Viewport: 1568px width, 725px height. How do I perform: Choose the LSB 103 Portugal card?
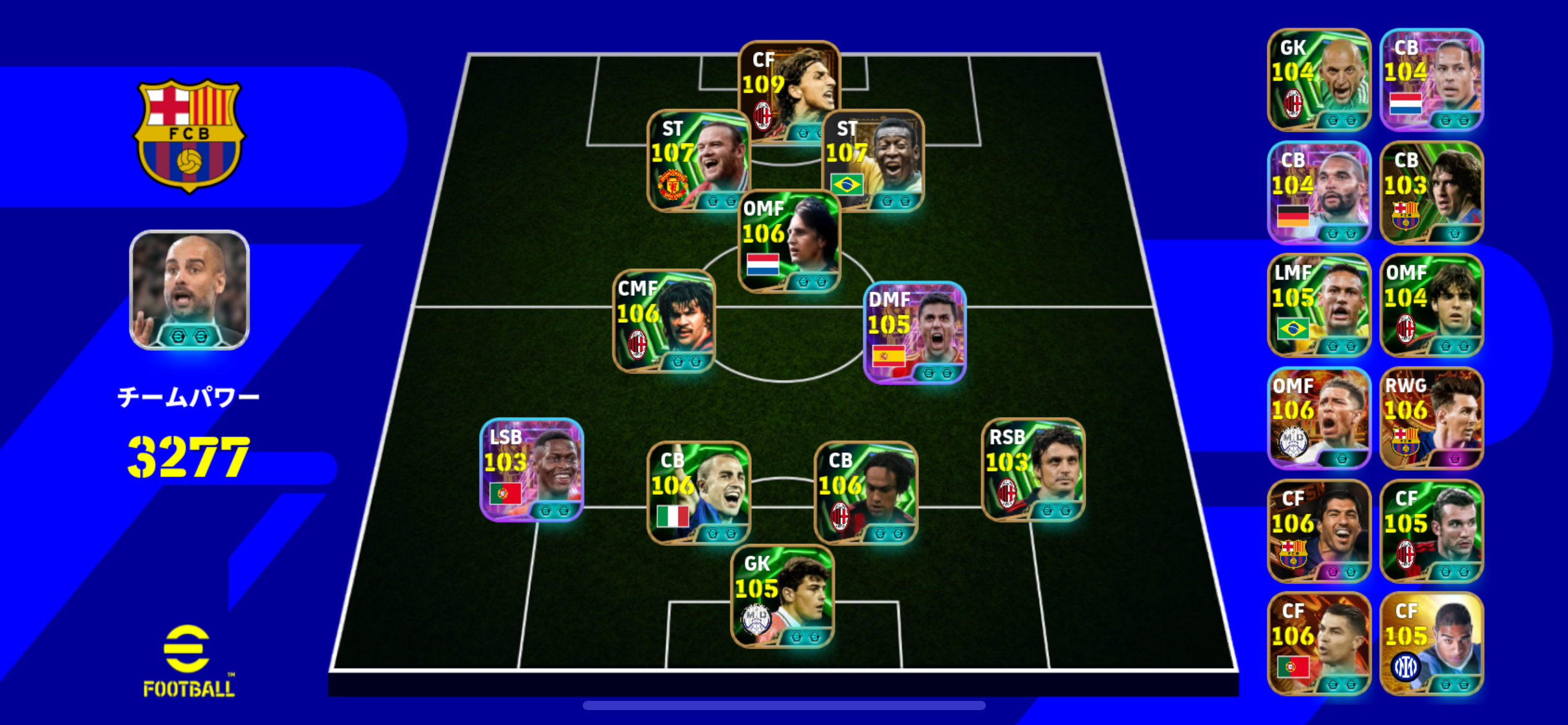[x=531, y=470]
